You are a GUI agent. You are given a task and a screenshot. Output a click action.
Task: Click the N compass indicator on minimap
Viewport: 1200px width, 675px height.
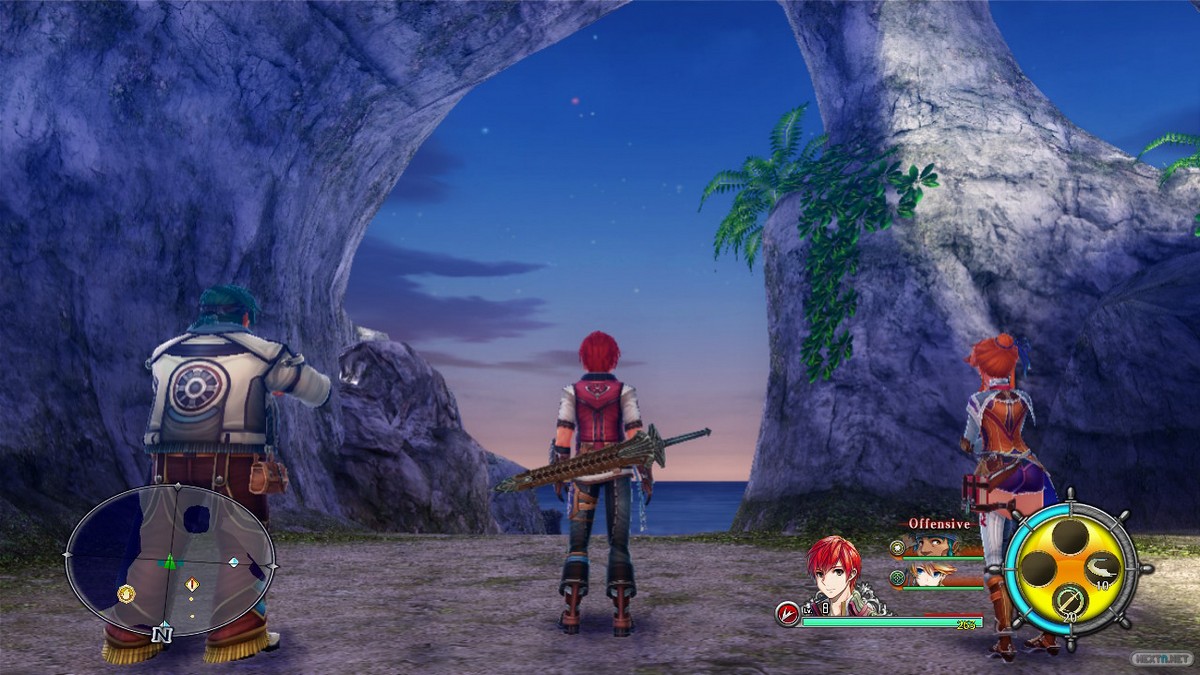161,634
